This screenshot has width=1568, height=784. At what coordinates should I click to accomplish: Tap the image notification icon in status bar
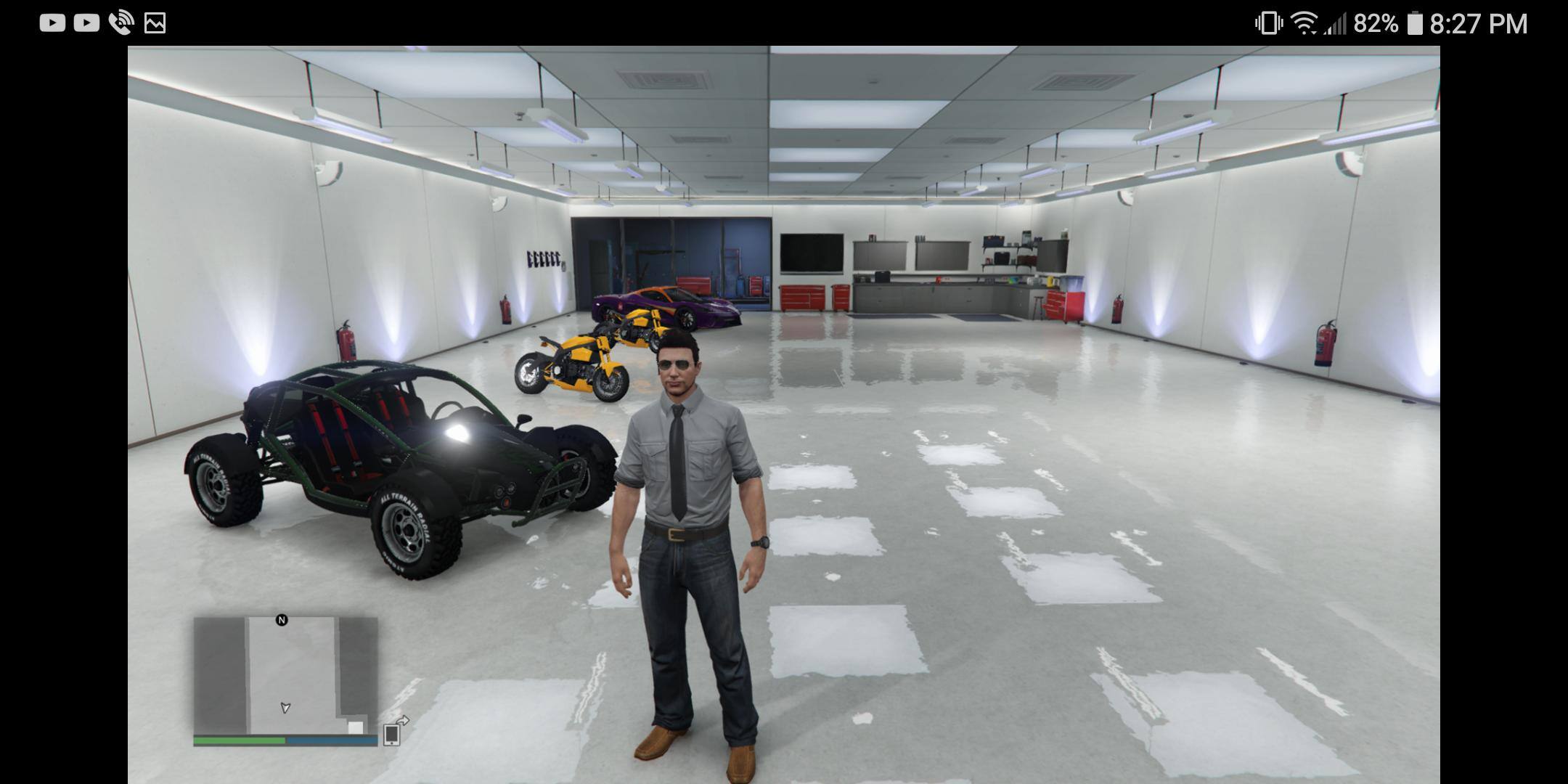point(155,23)
